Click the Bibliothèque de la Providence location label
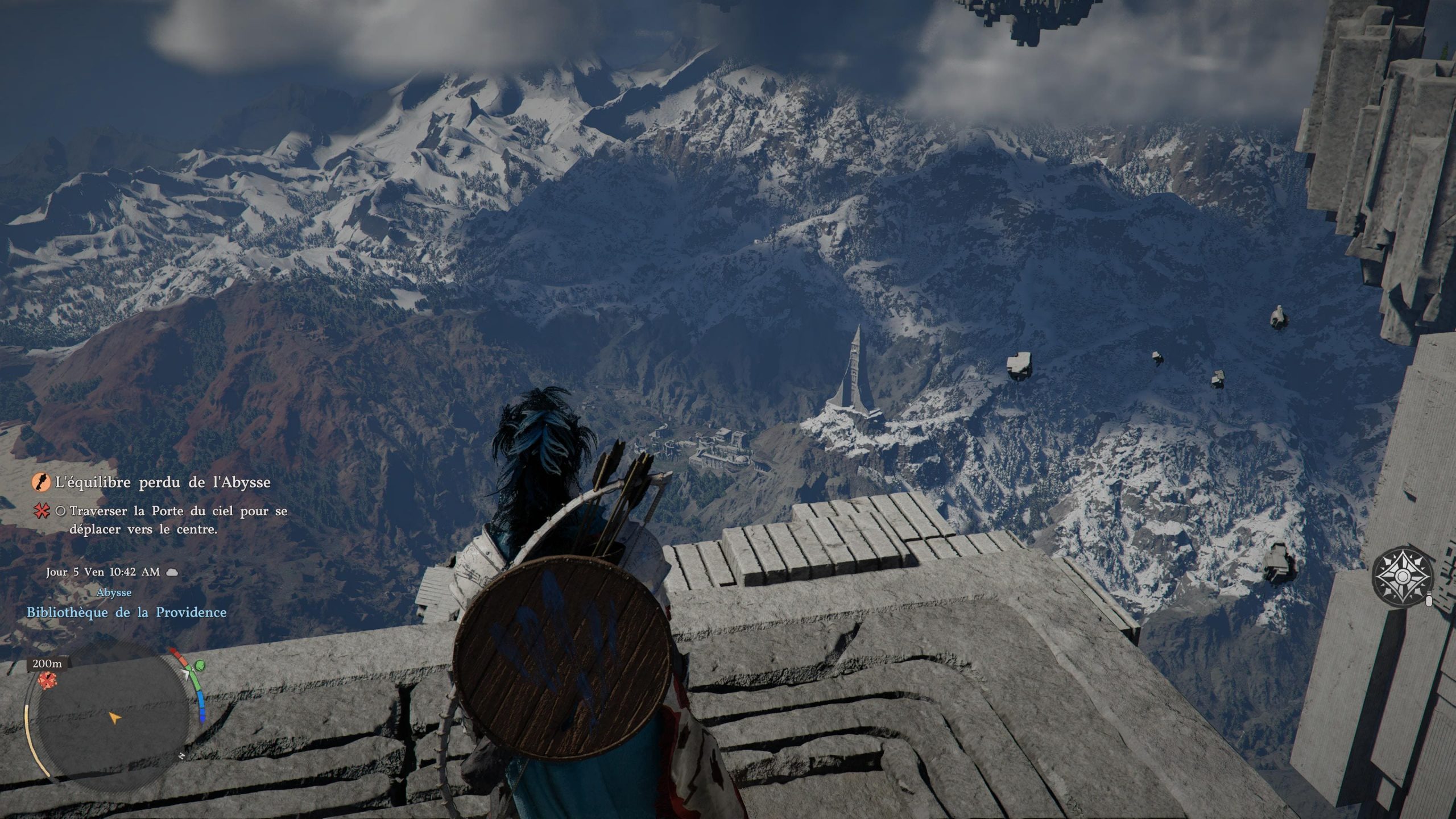This screenshot has width=1456, height=819. 127,613
